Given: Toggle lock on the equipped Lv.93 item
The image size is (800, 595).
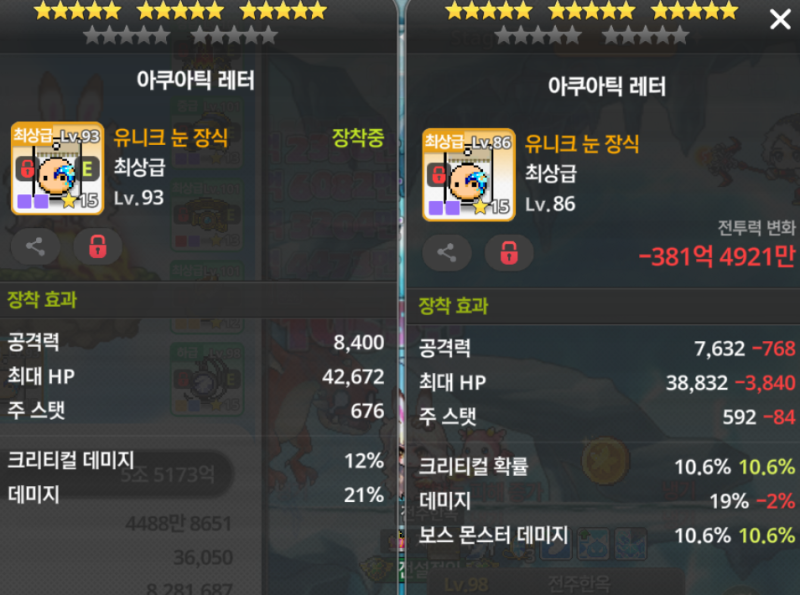Looking at the screenshot, I should (x=97, y=246).
